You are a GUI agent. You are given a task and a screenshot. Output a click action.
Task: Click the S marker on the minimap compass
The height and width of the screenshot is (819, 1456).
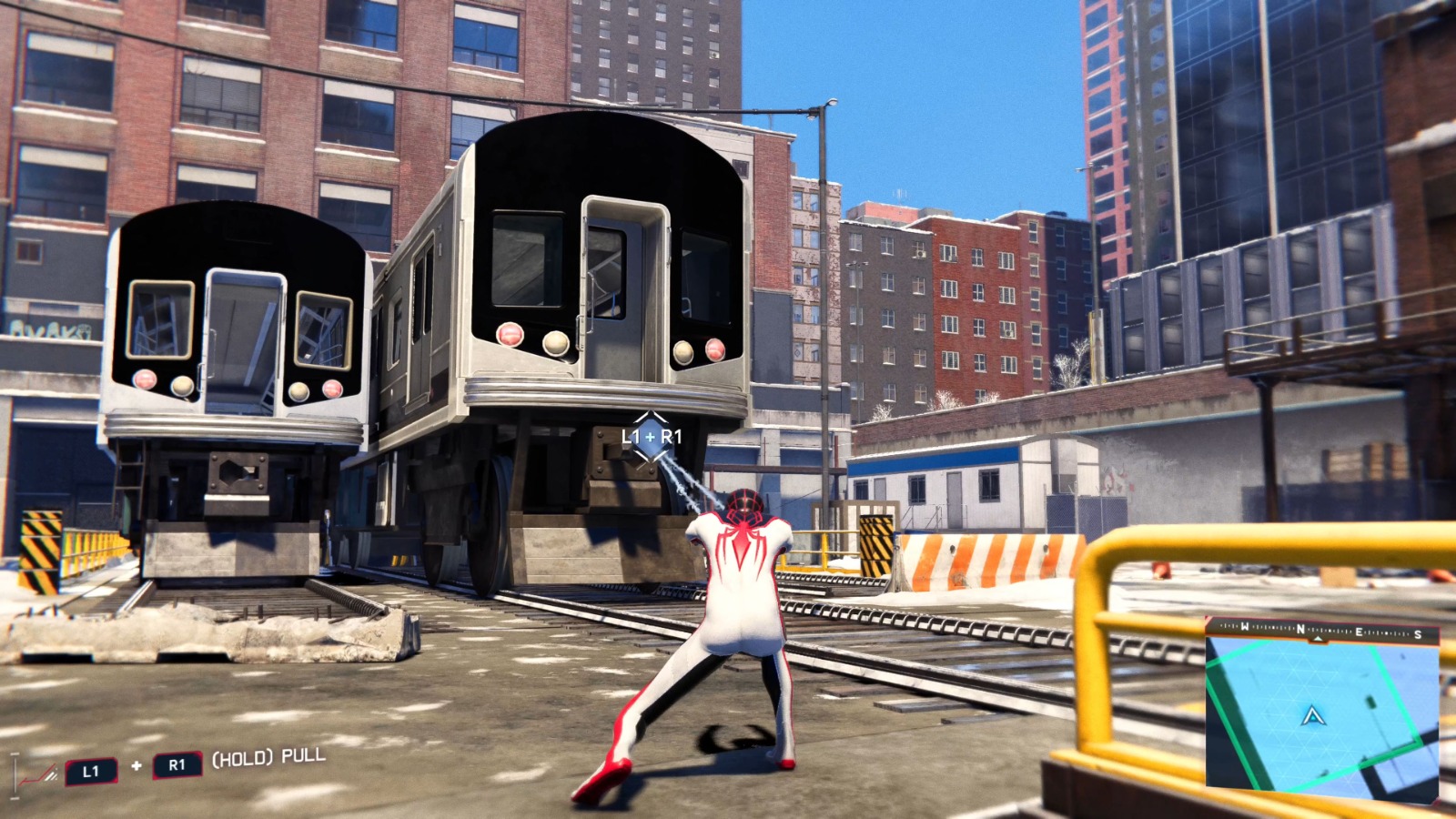point(1418,635)
